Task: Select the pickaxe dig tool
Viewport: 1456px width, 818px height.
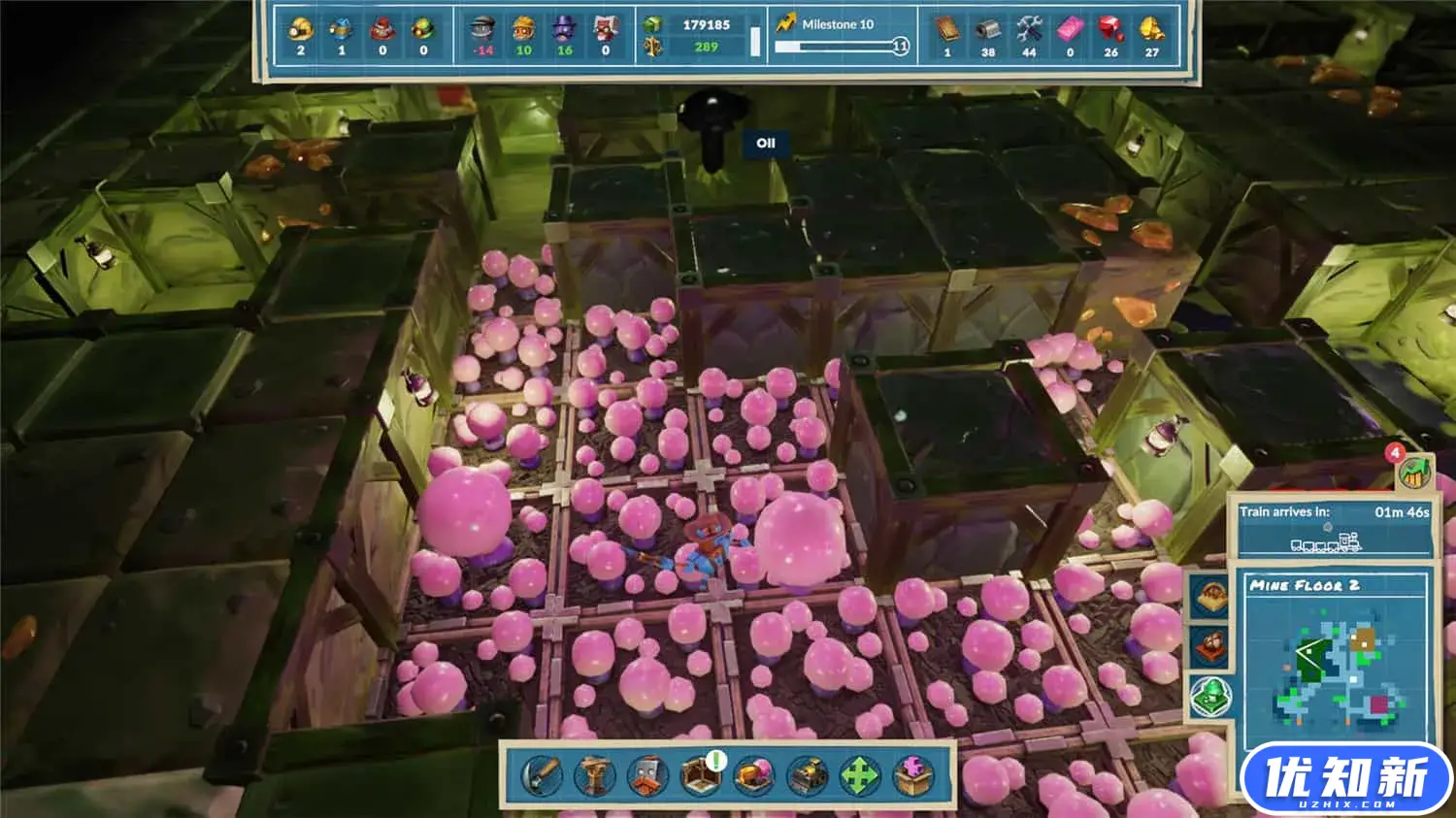Action: (x=542, y=775)
